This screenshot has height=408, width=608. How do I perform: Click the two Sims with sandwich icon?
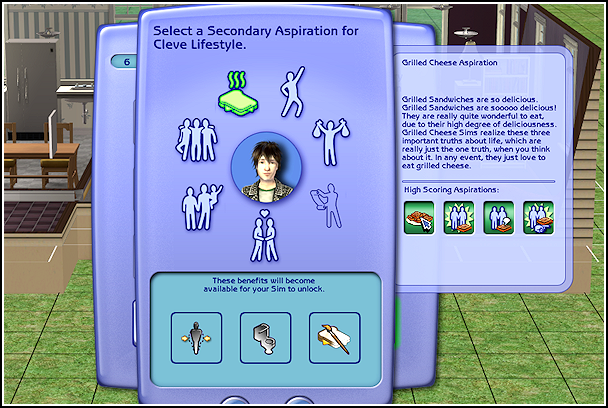click(459, 218)
